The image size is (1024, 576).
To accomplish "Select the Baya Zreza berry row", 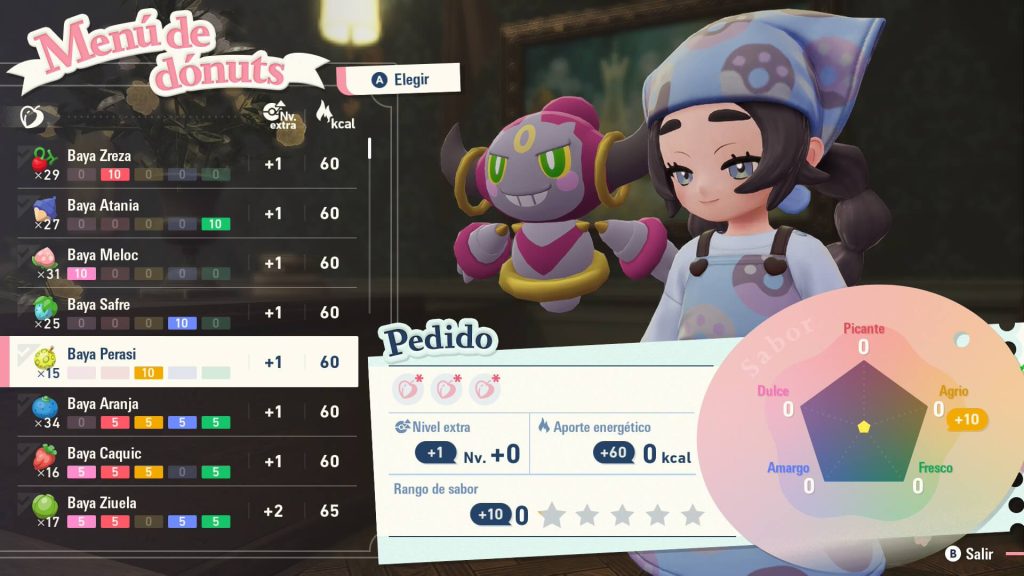I will pos(187,164).
